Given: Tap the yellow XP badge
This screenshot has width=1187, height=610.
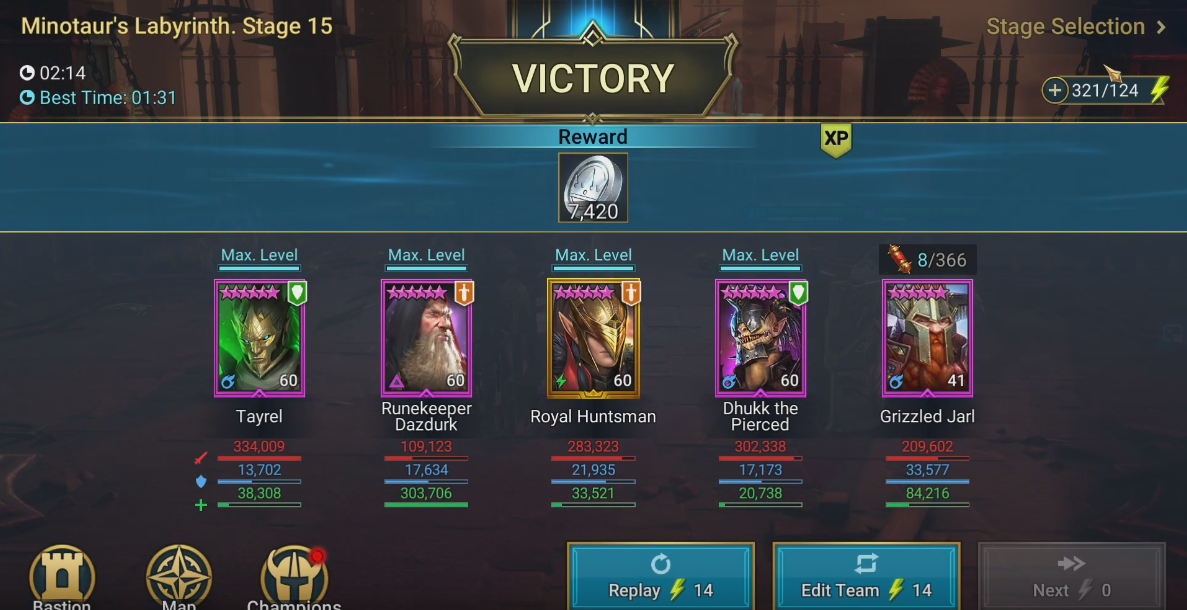Looking at the screenshot, I should point(835,141).
